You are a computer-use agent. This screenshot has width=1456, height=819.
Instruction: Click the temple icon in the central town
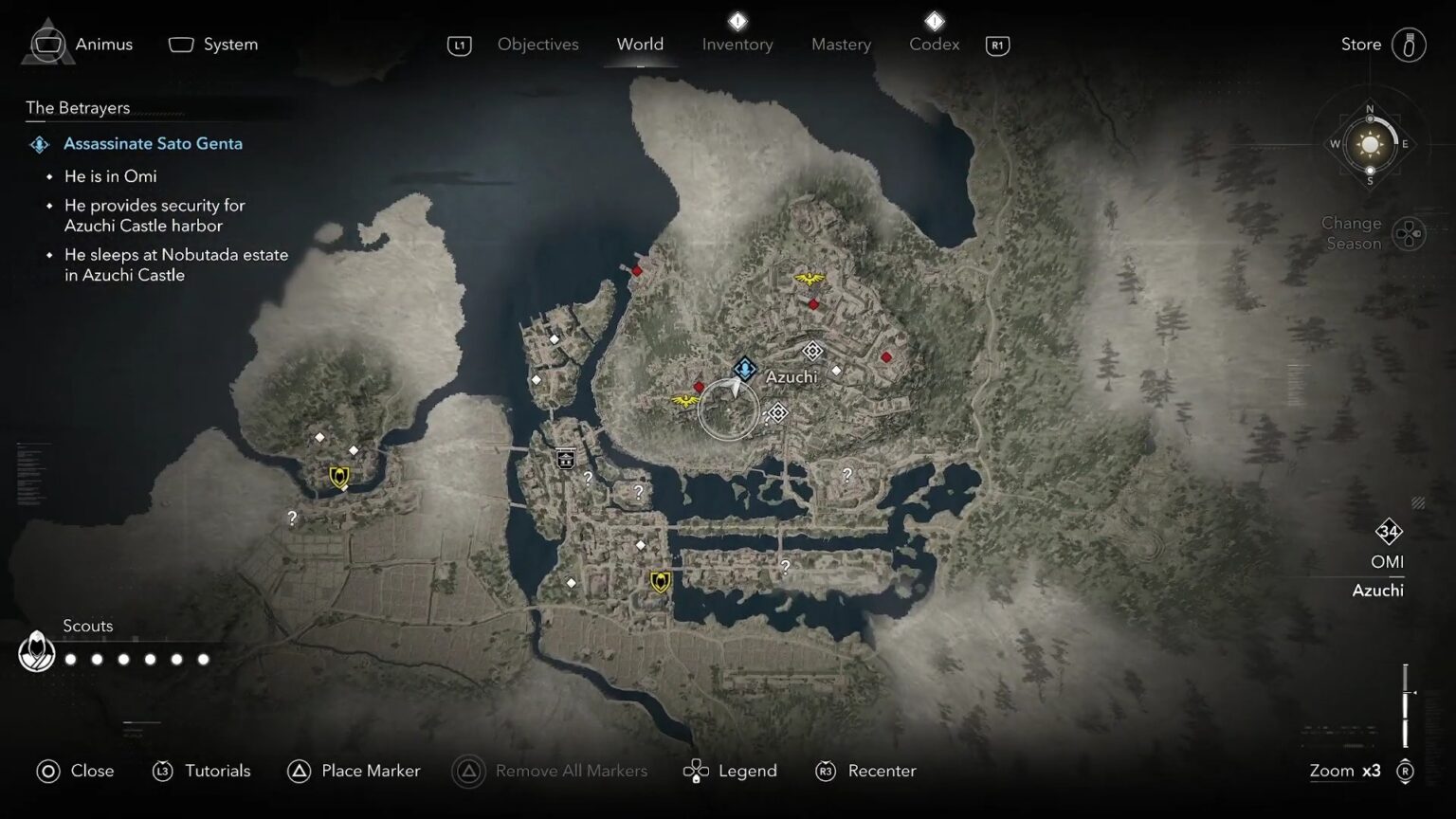[x=565, y=459]
